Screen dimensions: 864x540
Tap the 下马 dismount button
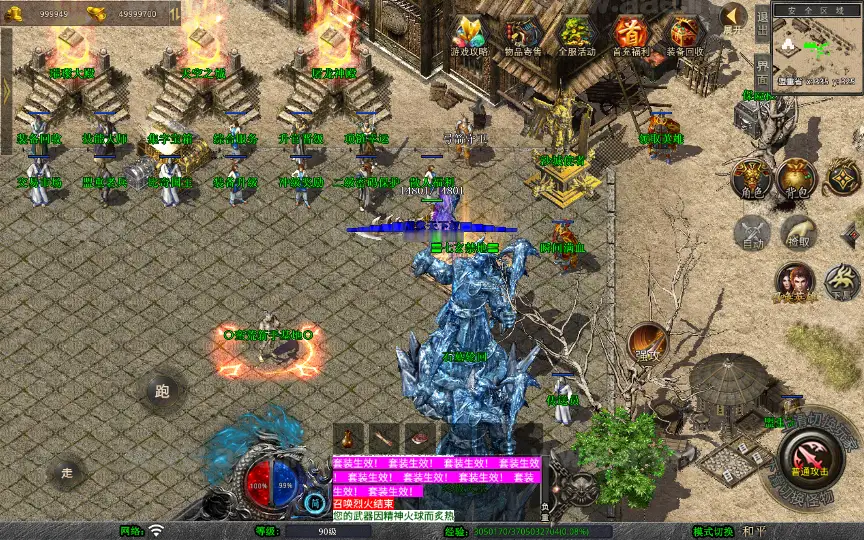842,283
